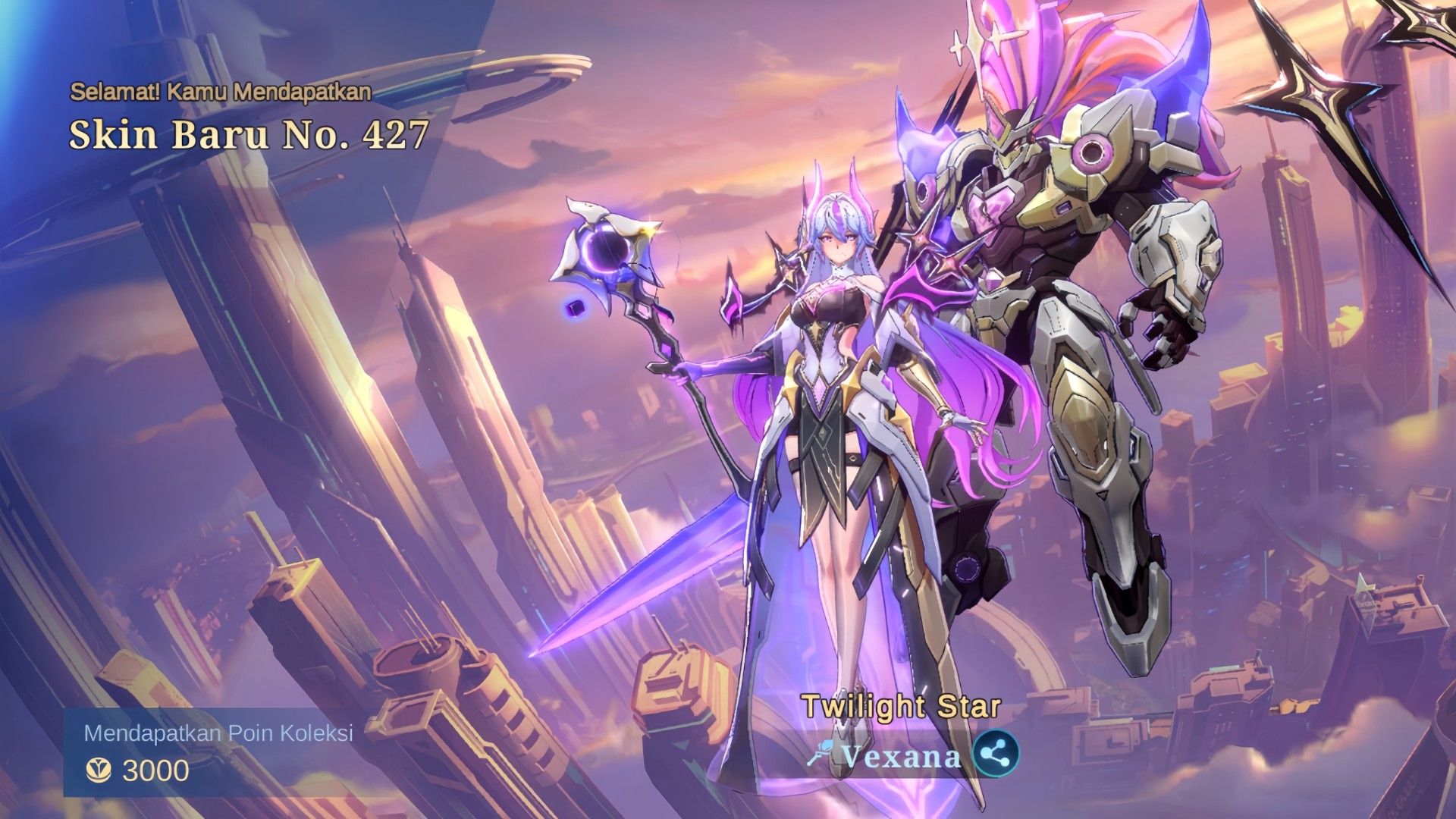
Task: Click the share icon beside Vexana
Action: (996, 754)
